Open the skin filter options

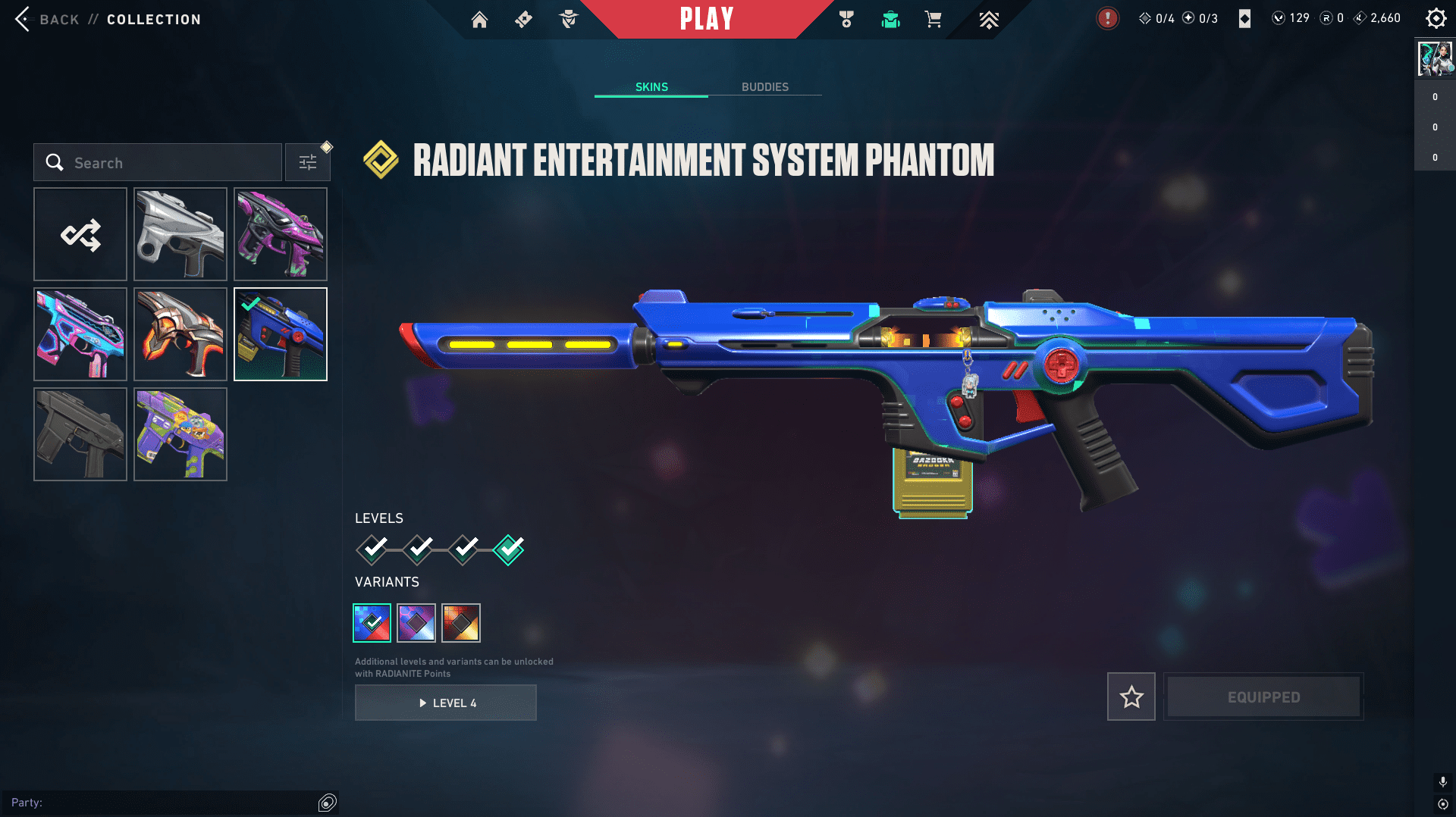(x=308, y=163)
